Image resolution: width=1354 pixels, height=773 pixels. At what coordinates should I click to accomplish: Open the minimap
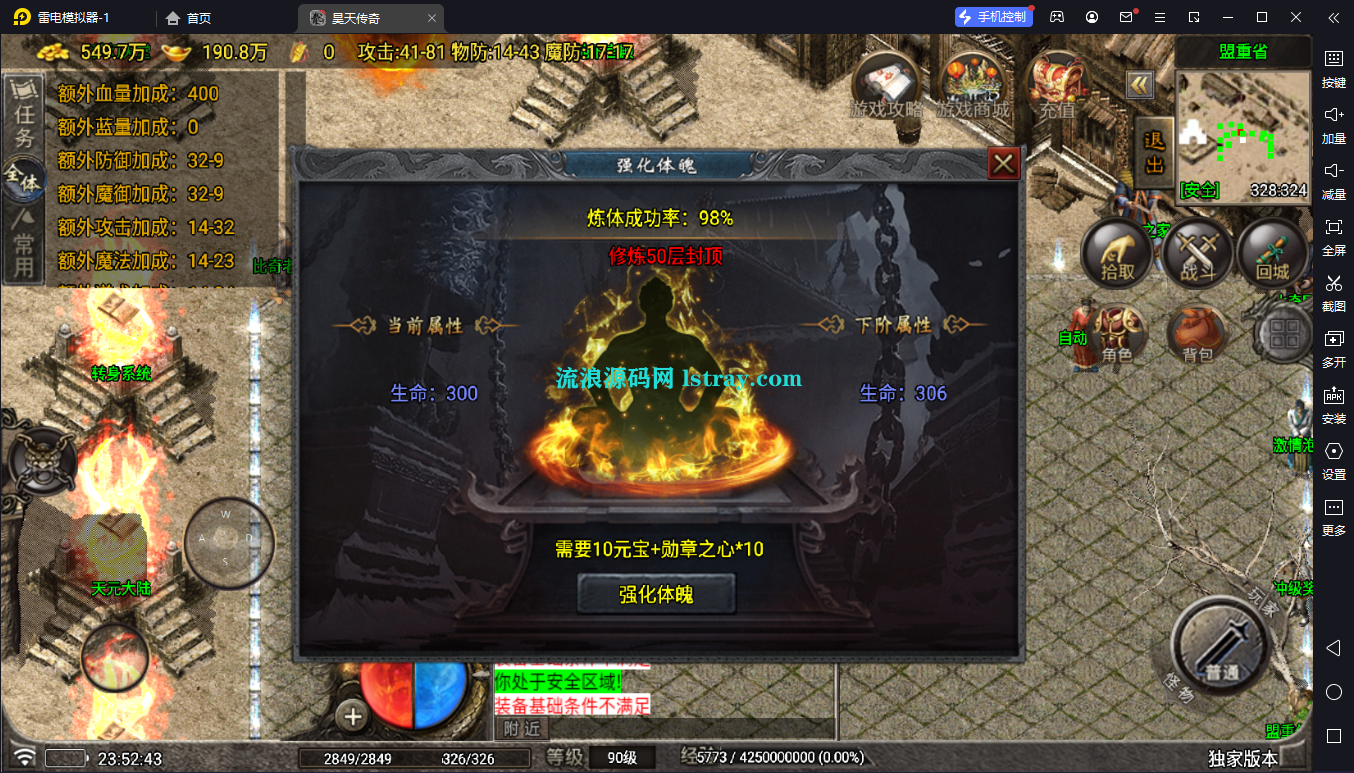point(1242,135)
